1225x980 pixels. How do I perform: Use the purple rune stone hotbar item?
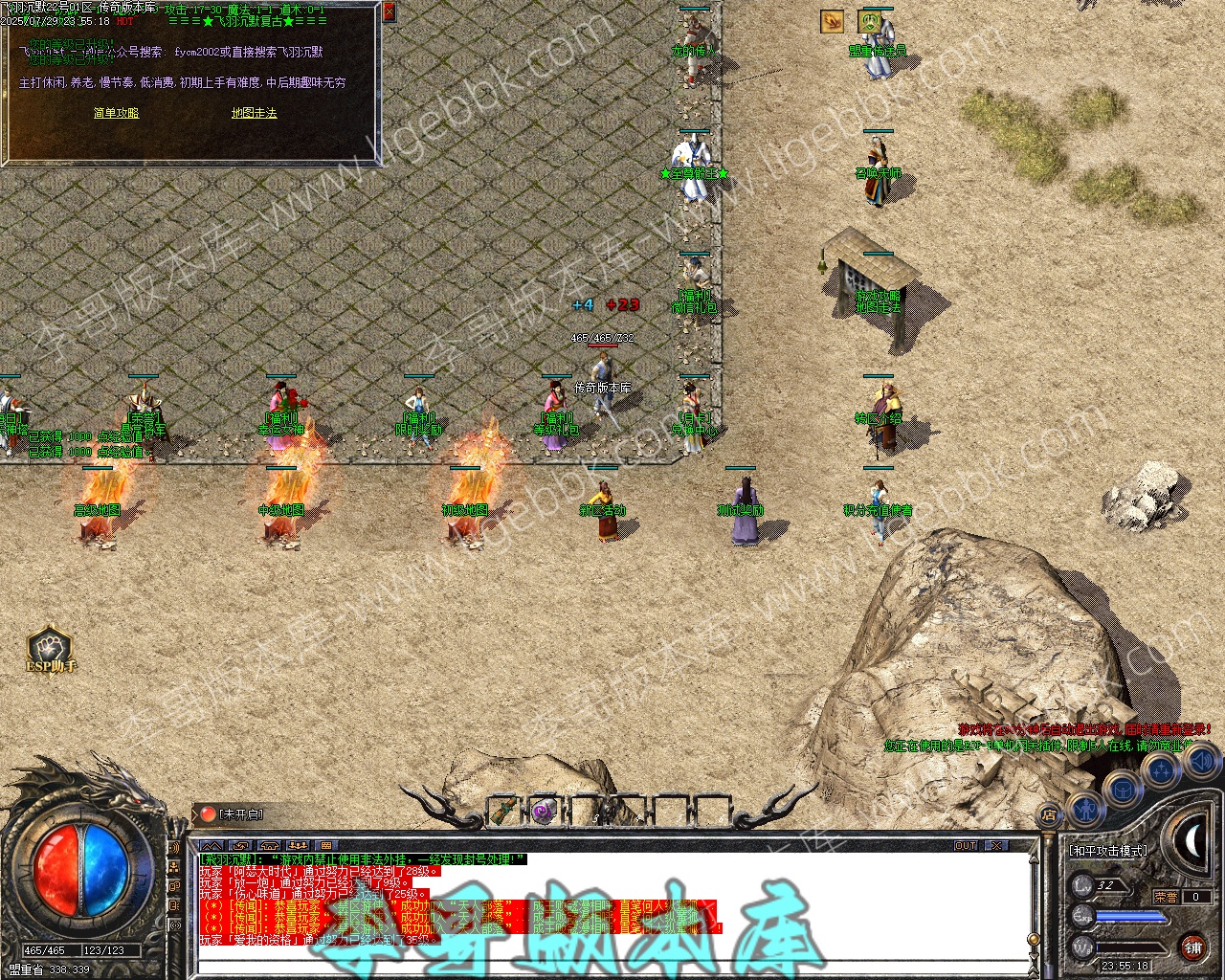545,813
